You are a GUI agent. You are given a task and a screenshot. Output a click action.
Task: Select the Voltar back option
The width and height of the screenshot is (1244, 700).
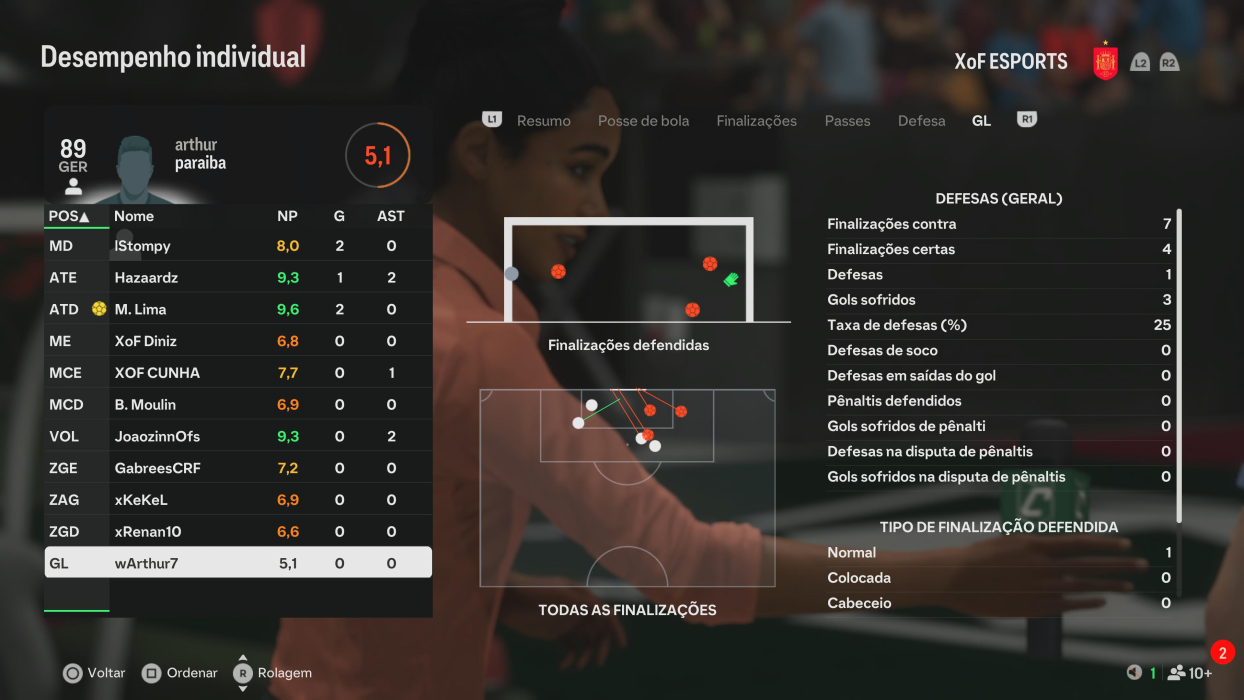point(95,673)
